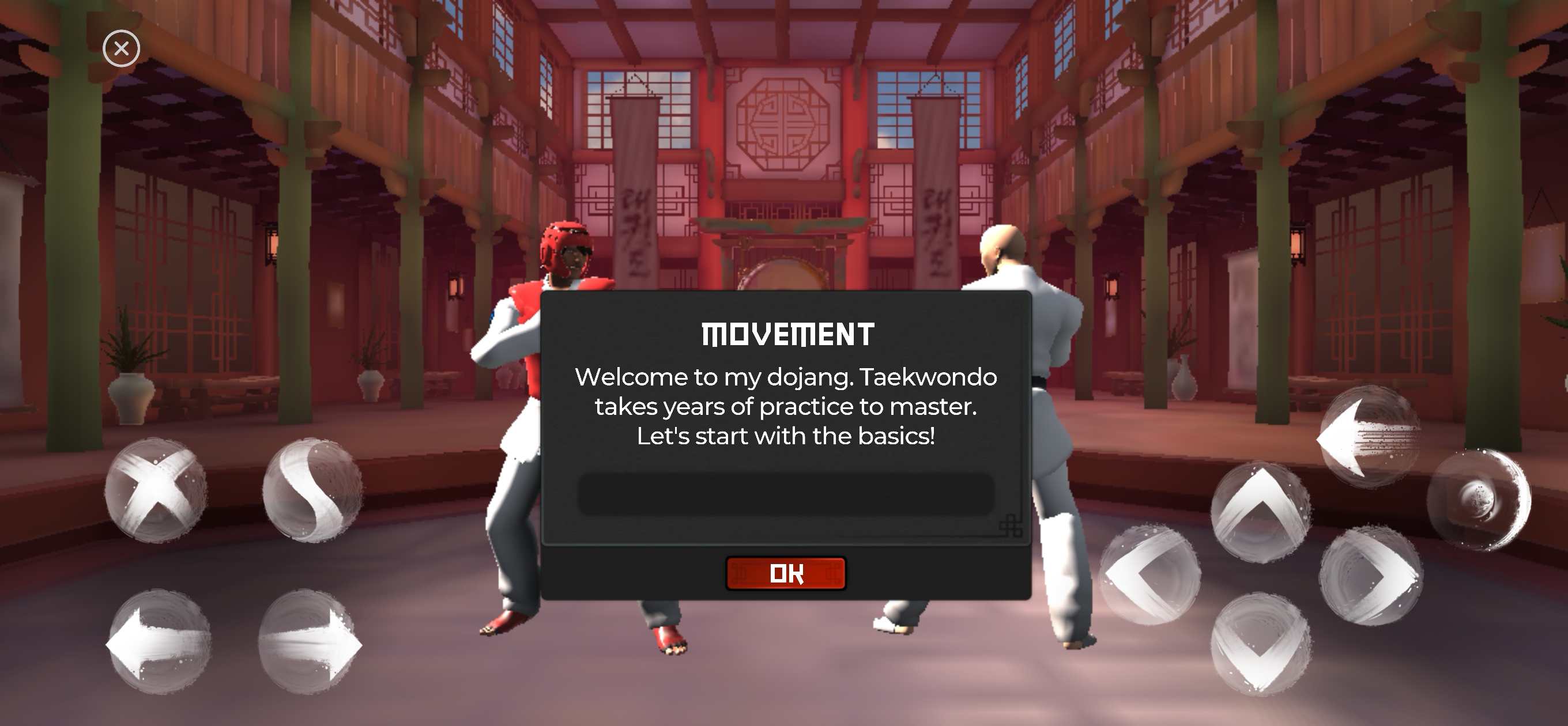Tap the spiral circle action button
The height and width of the screenshot is (726, 1568).
click(x=1479, y=500)
